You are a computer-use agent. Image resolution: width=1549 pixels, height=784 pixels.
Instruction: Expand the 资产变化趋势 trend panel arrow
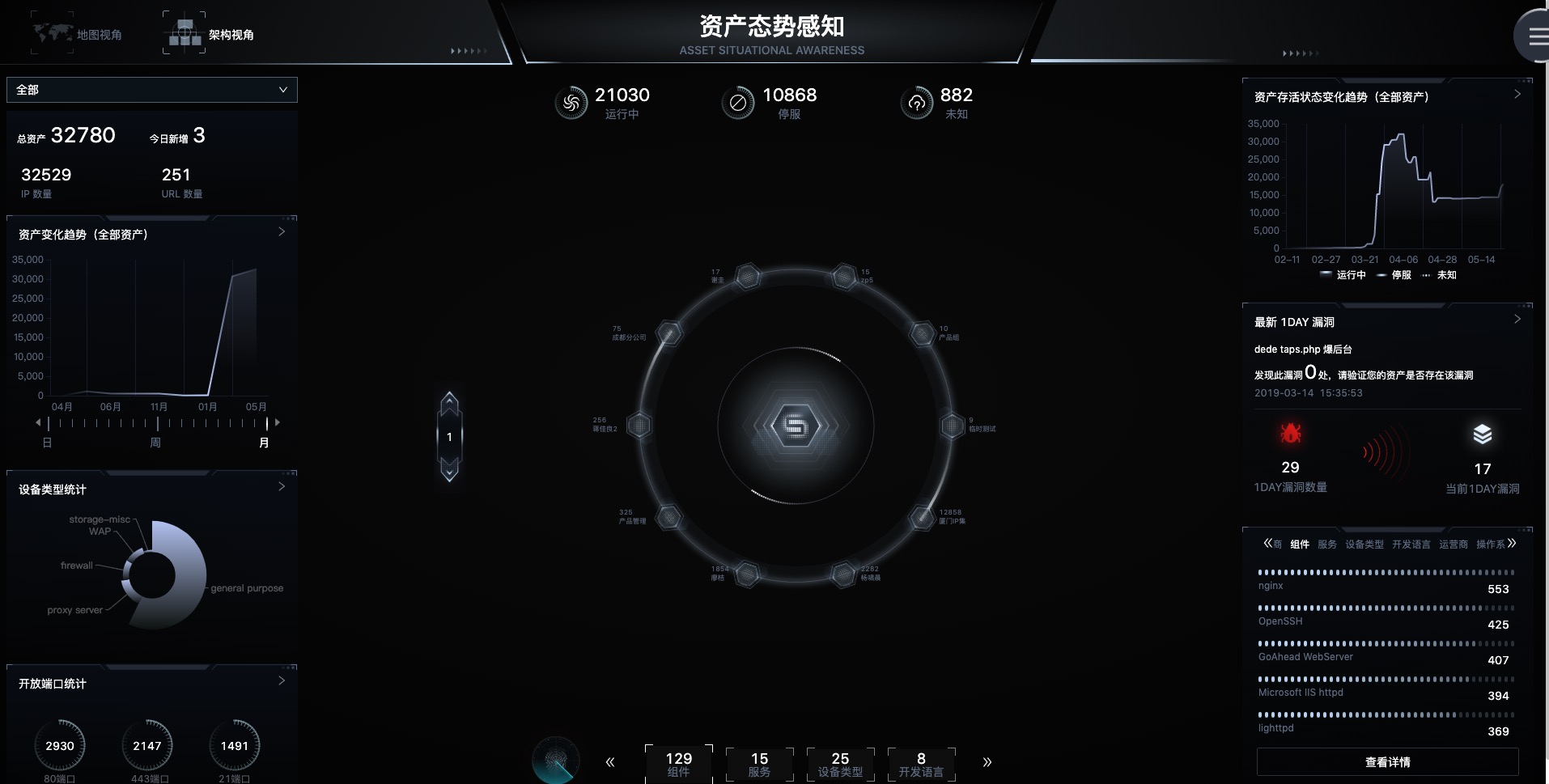coord(282,232)
